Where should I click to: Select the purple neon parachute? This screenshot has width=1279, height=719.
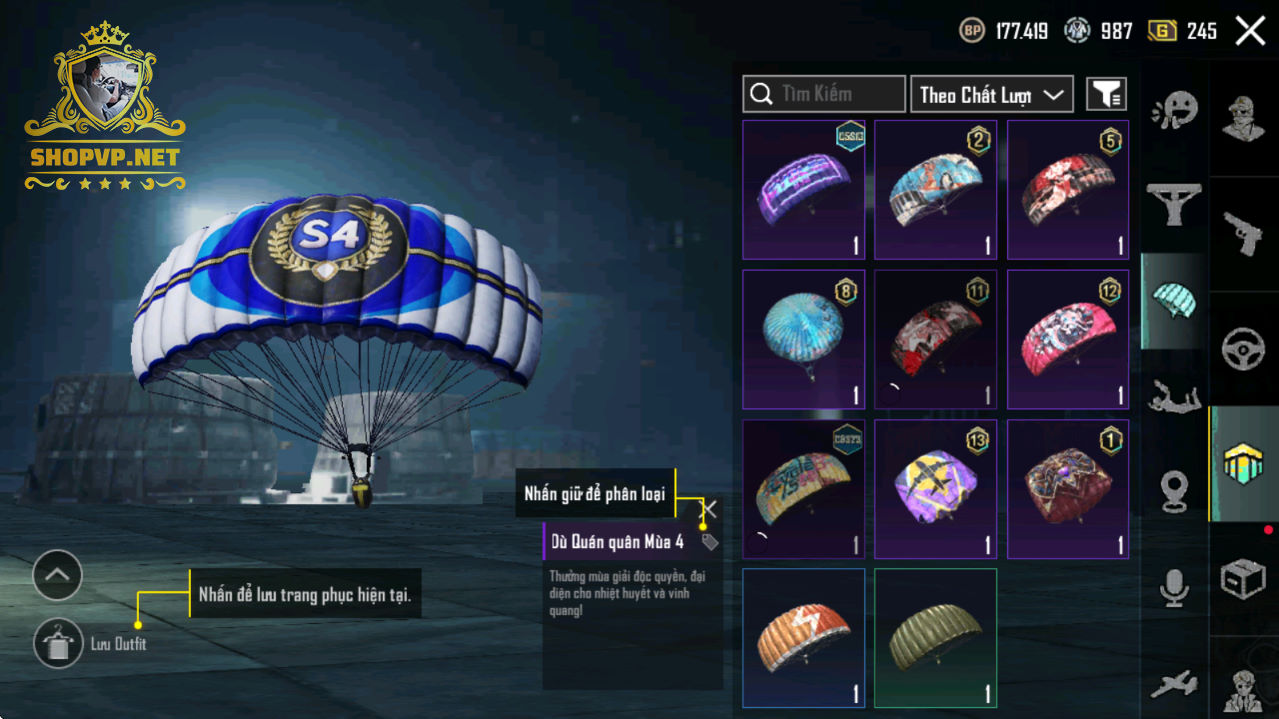point(804,190)
